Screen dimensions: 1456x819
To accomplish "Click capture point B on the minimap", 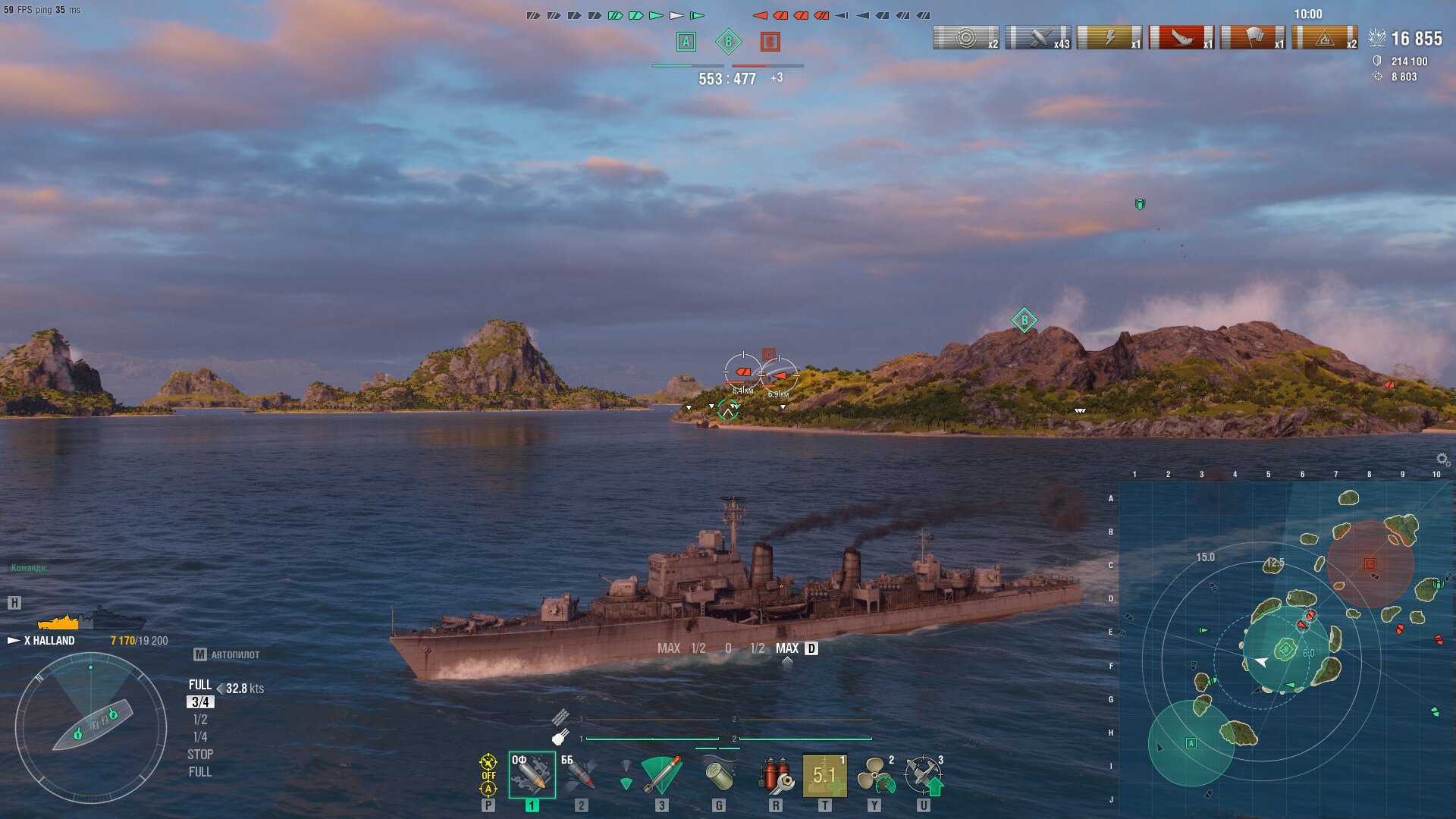I will [1285, 649].
